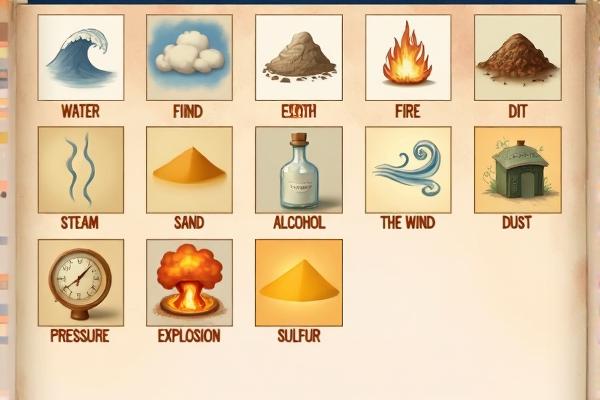Select The Wind element tile
Image resolution: width=600 pixels, height=400 pixels.
pyautogui.click(x=408, y=169)
